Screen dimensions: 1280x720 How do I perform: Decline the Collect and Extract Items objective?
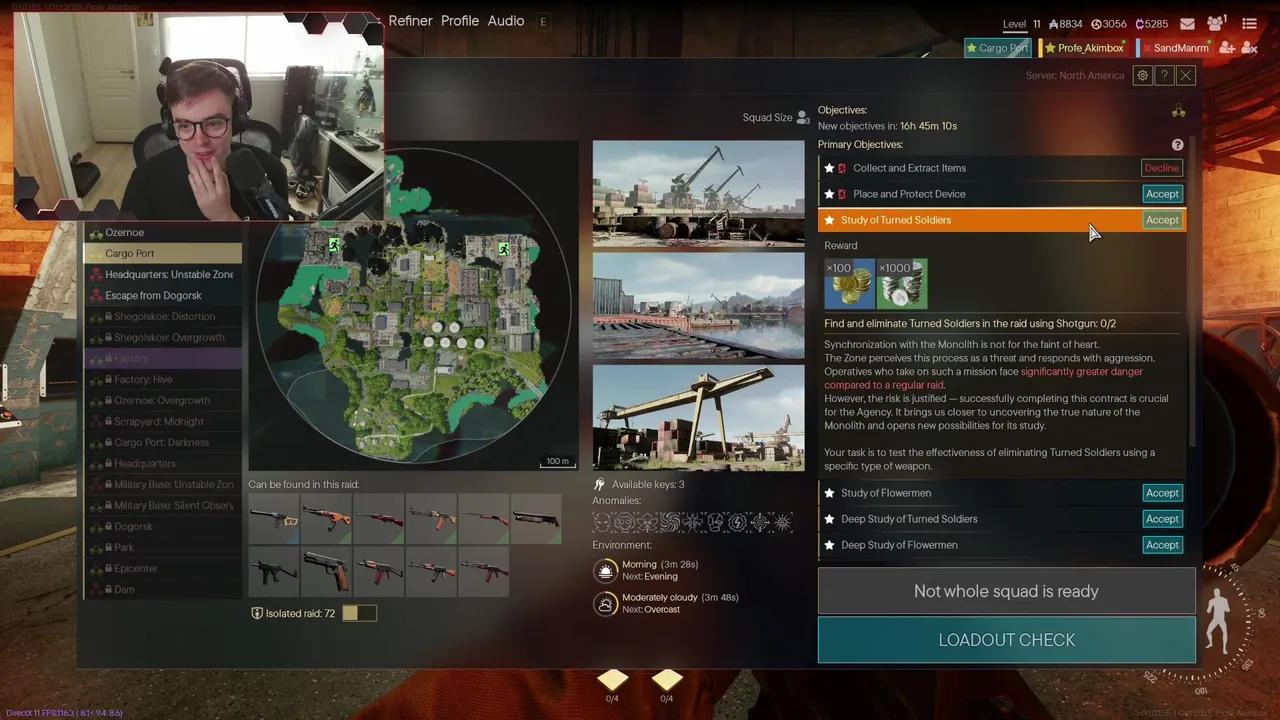click(x=1161, y=168)
